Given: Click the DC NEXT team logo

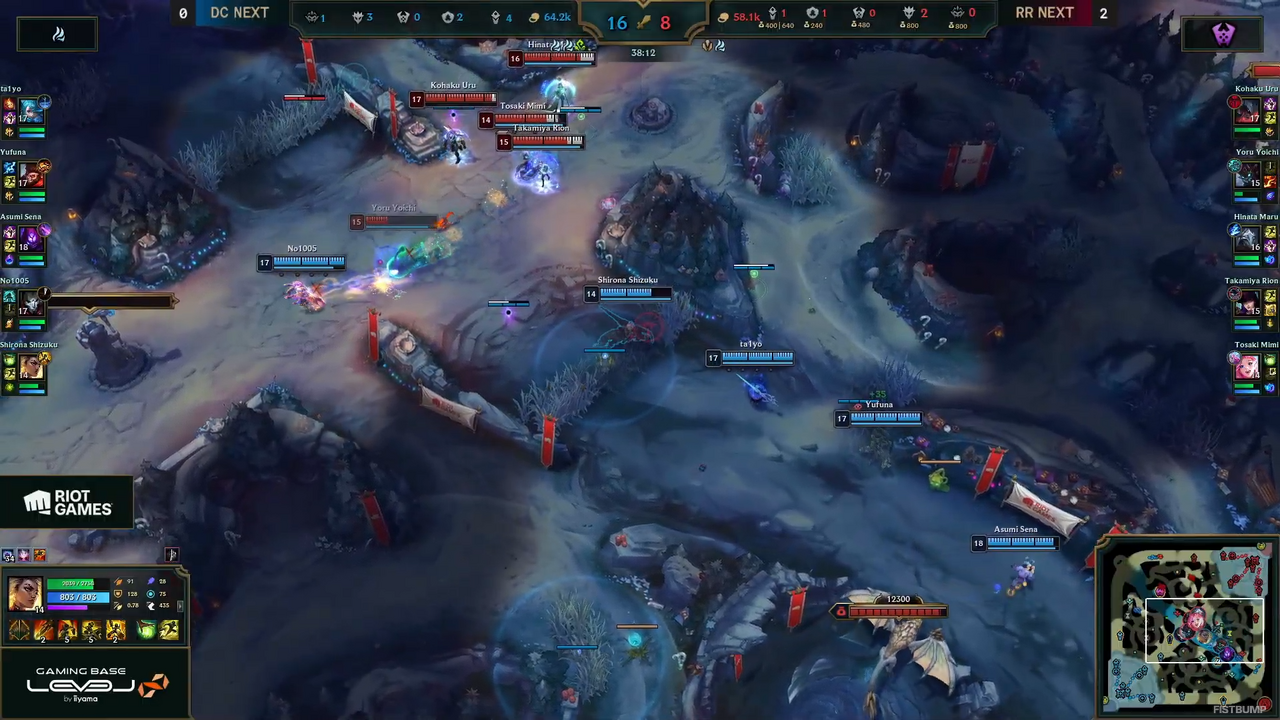Looking at the screenshot, I should pos(58,34).
